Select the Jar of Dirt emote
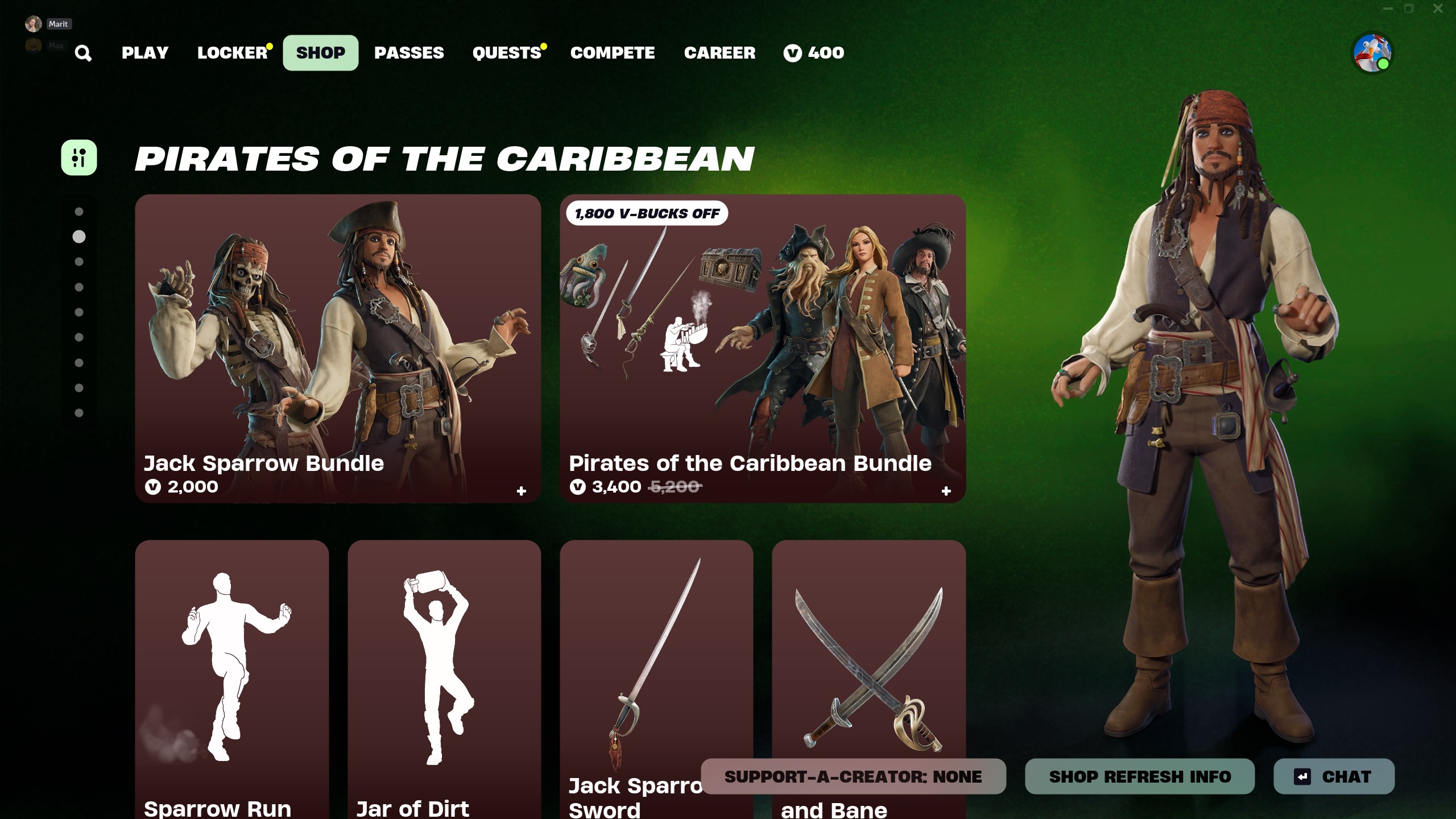 pos(444,677)
